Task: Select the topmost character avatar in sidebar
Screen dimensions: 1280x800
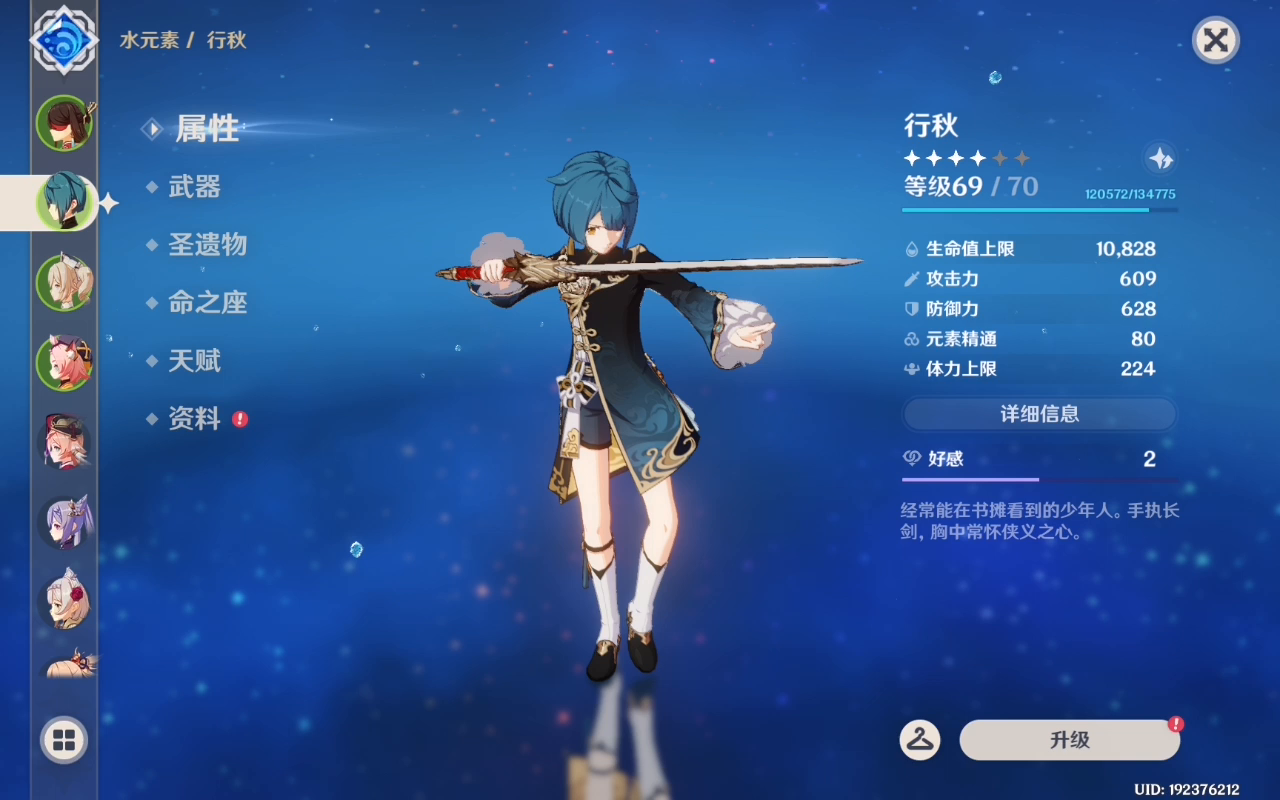Action: (x=64, y=123)
